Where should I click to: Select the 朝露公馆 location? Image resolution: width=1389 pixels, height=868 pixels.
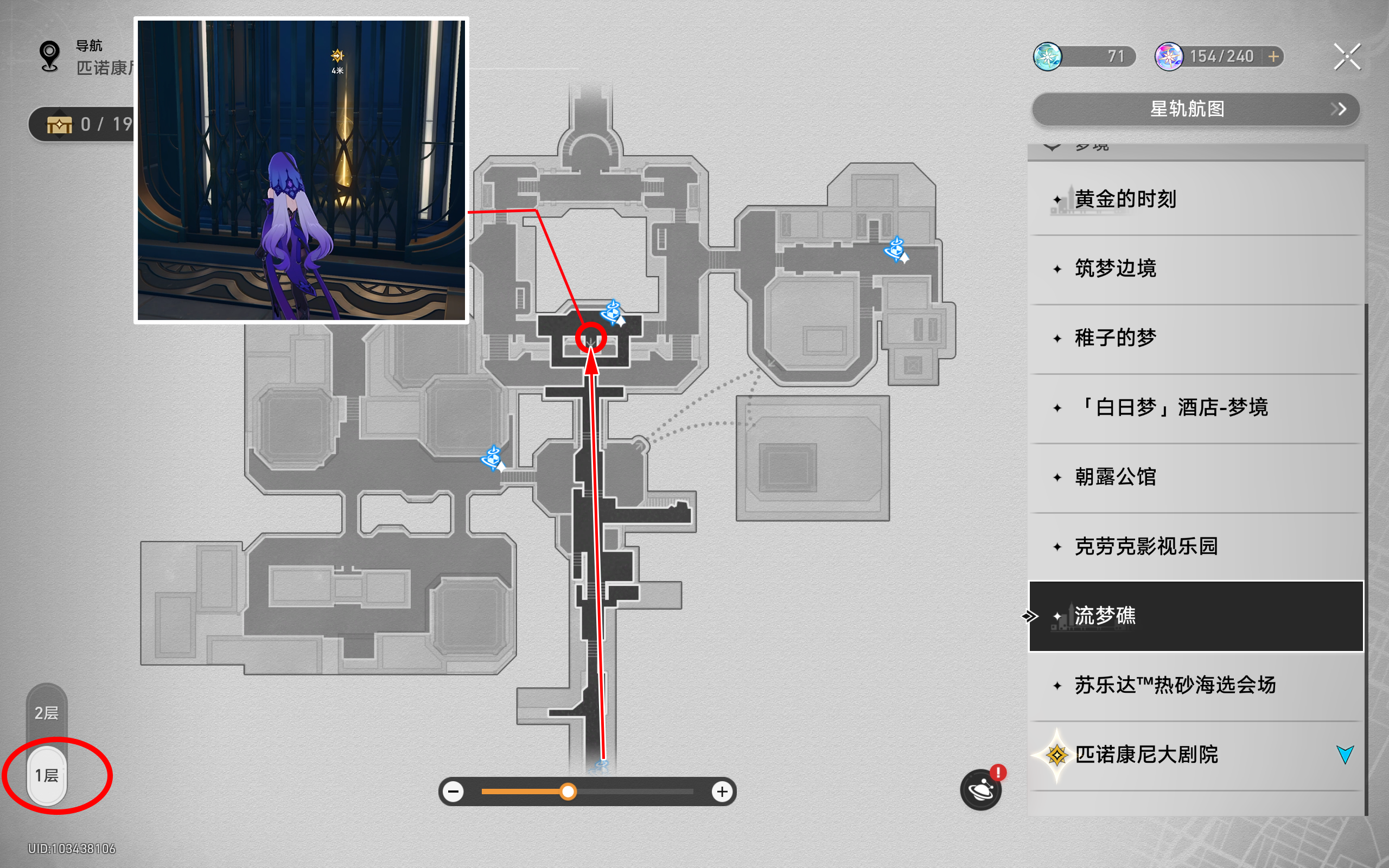pos(1195,477)
